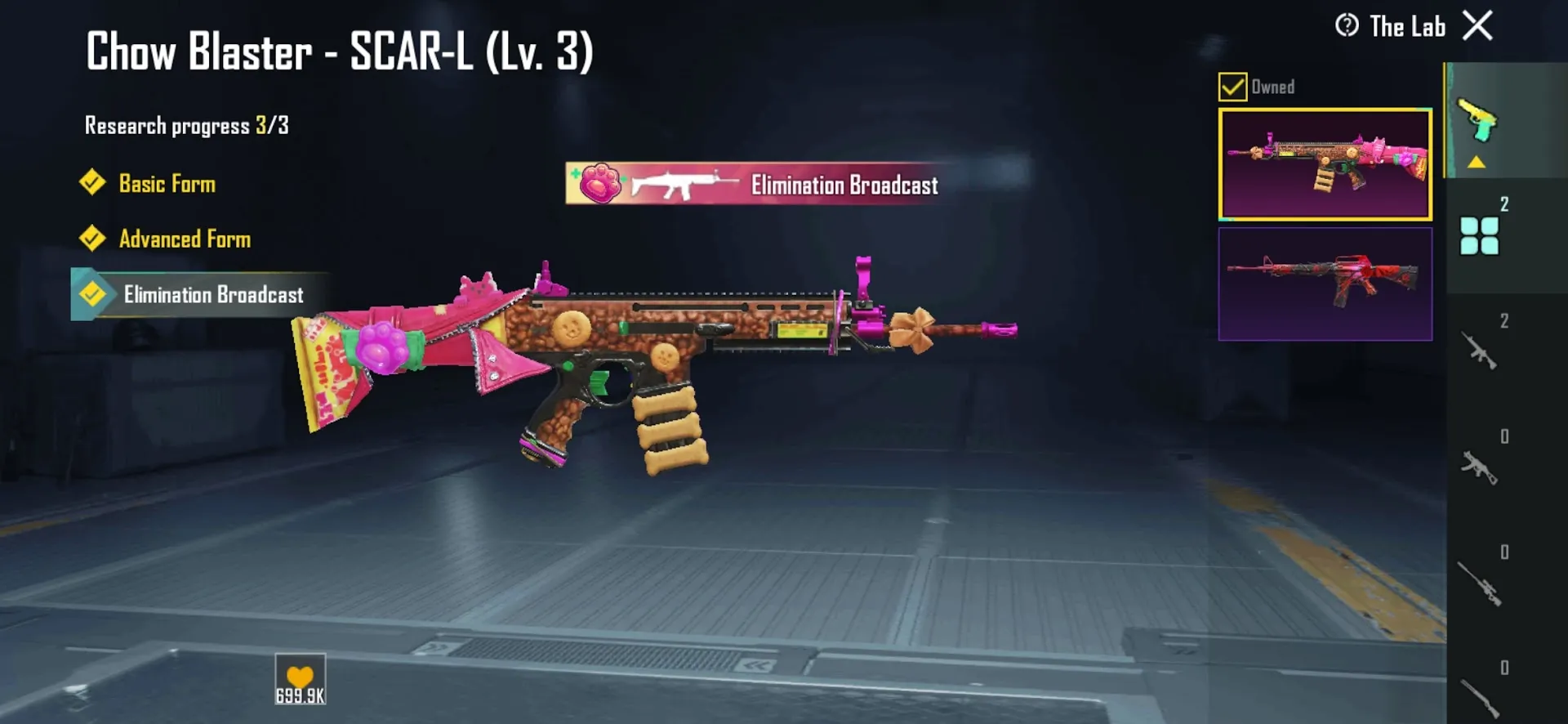The width and height of the screenshot is (1568, 724).
Task: Tap the heart icon showing 699.9K likes
Action: (x=300, y=677)
